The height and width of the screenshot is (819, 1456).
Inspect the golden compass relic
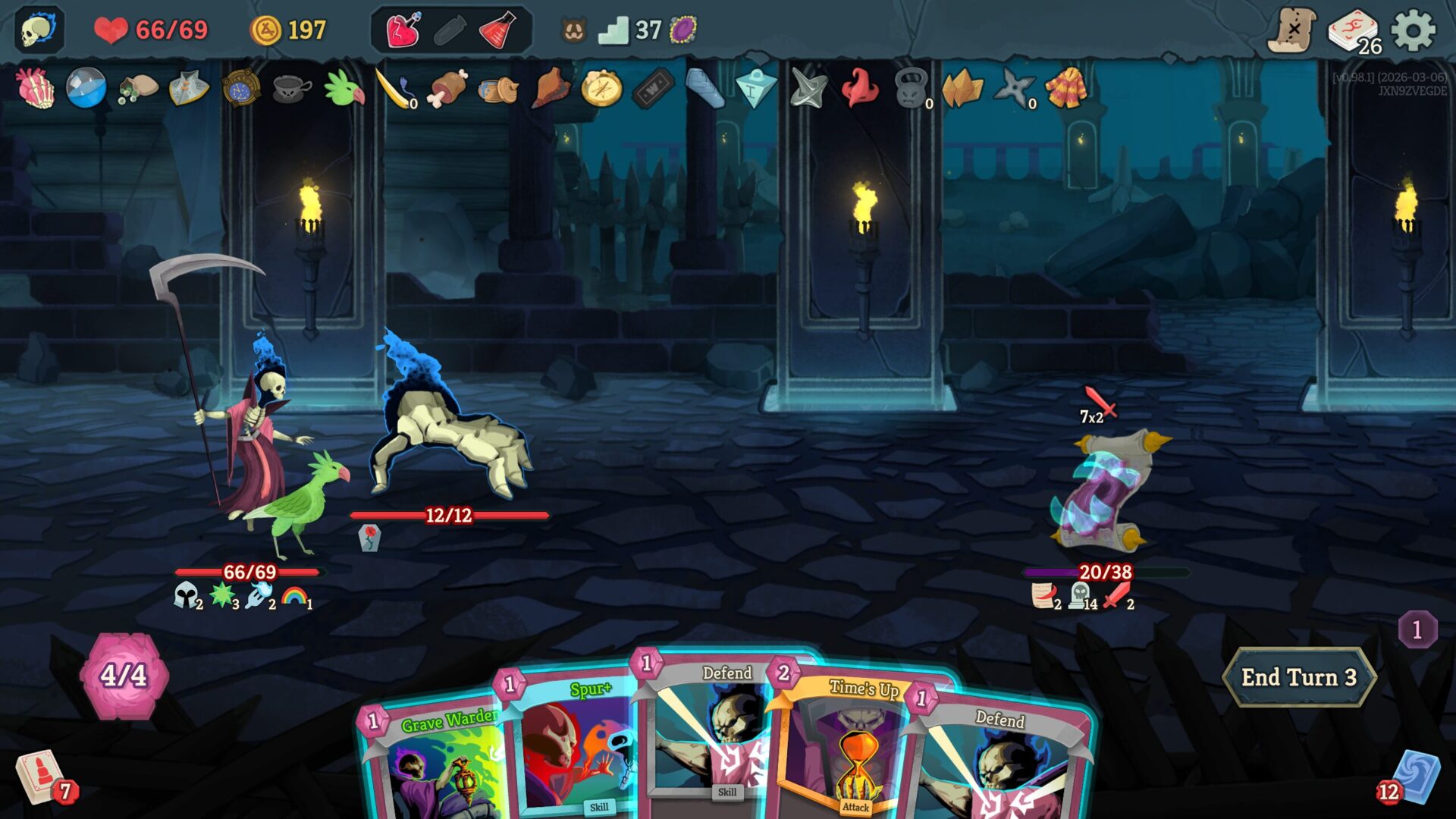pos(601,89)
